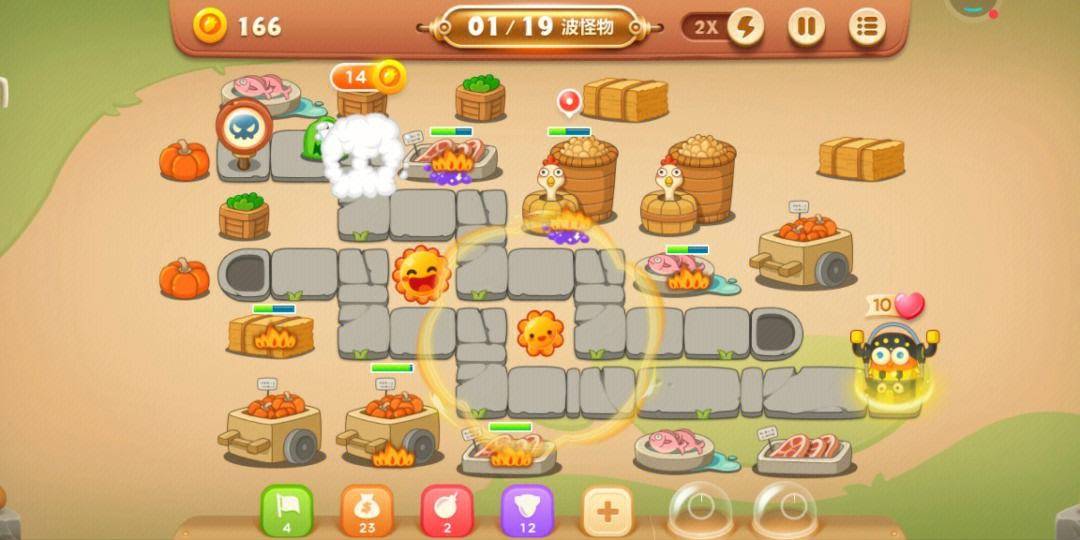Open the list menu button
Image resolution: width=1080 pixels, height=540 pixels.
pyautogui.click(x=867, y=27)
